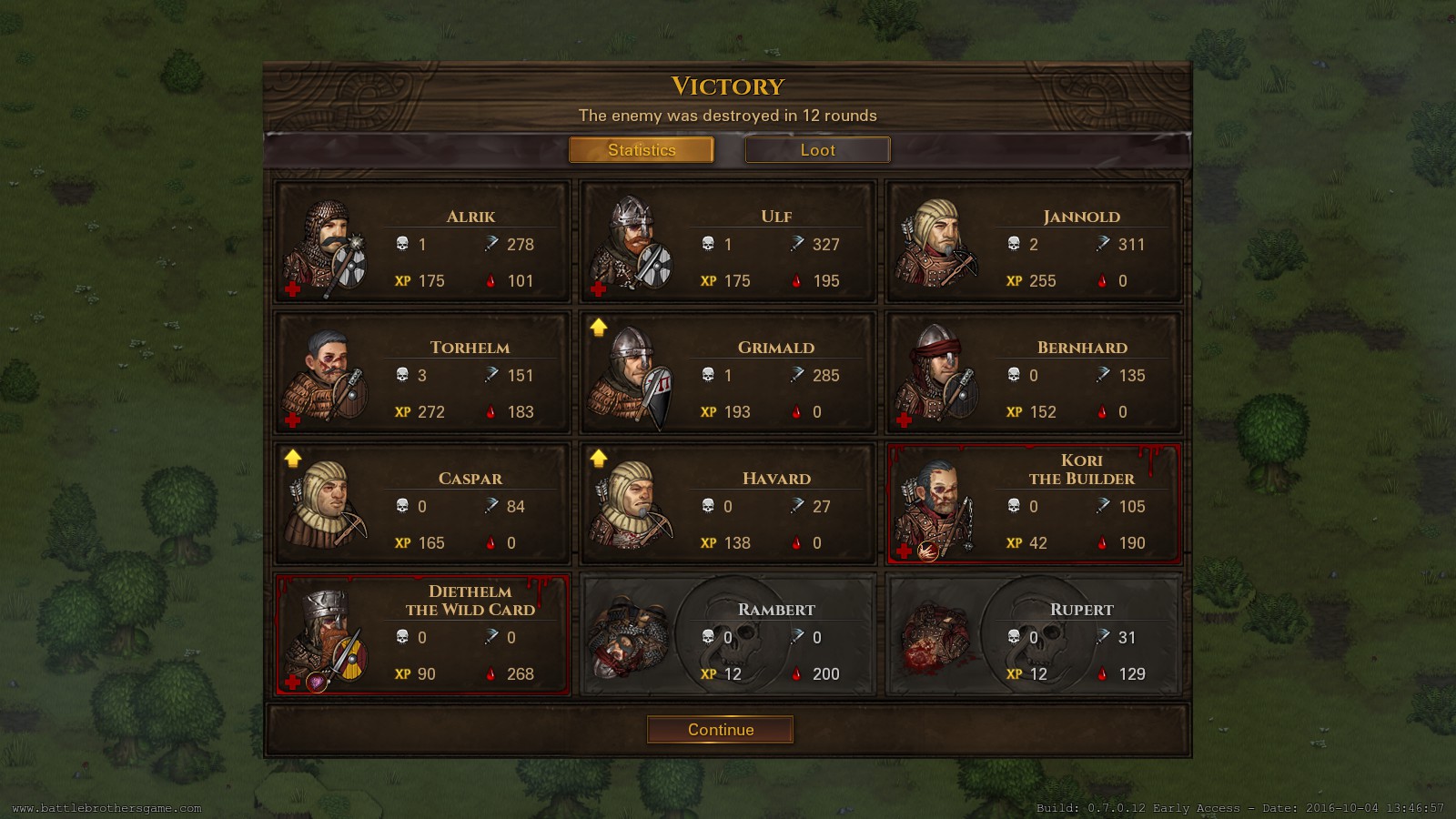1456x819 pixels.
Task: Click Kori the Builder's injury icon
Action: coord(927,551)
